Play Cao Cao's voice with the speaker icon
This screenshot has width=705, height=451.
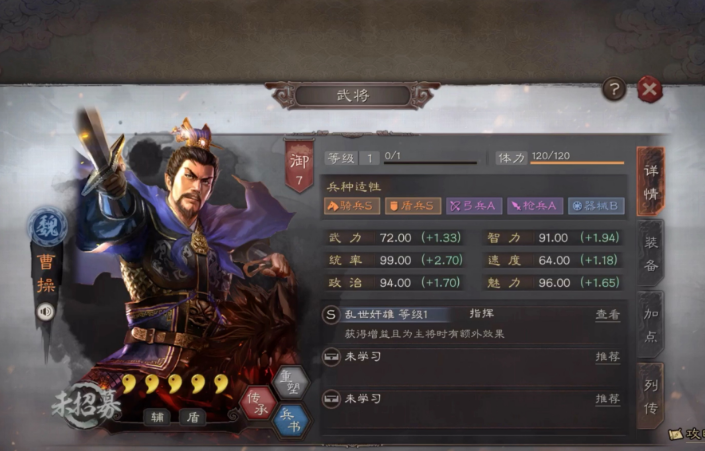[45, 311]
